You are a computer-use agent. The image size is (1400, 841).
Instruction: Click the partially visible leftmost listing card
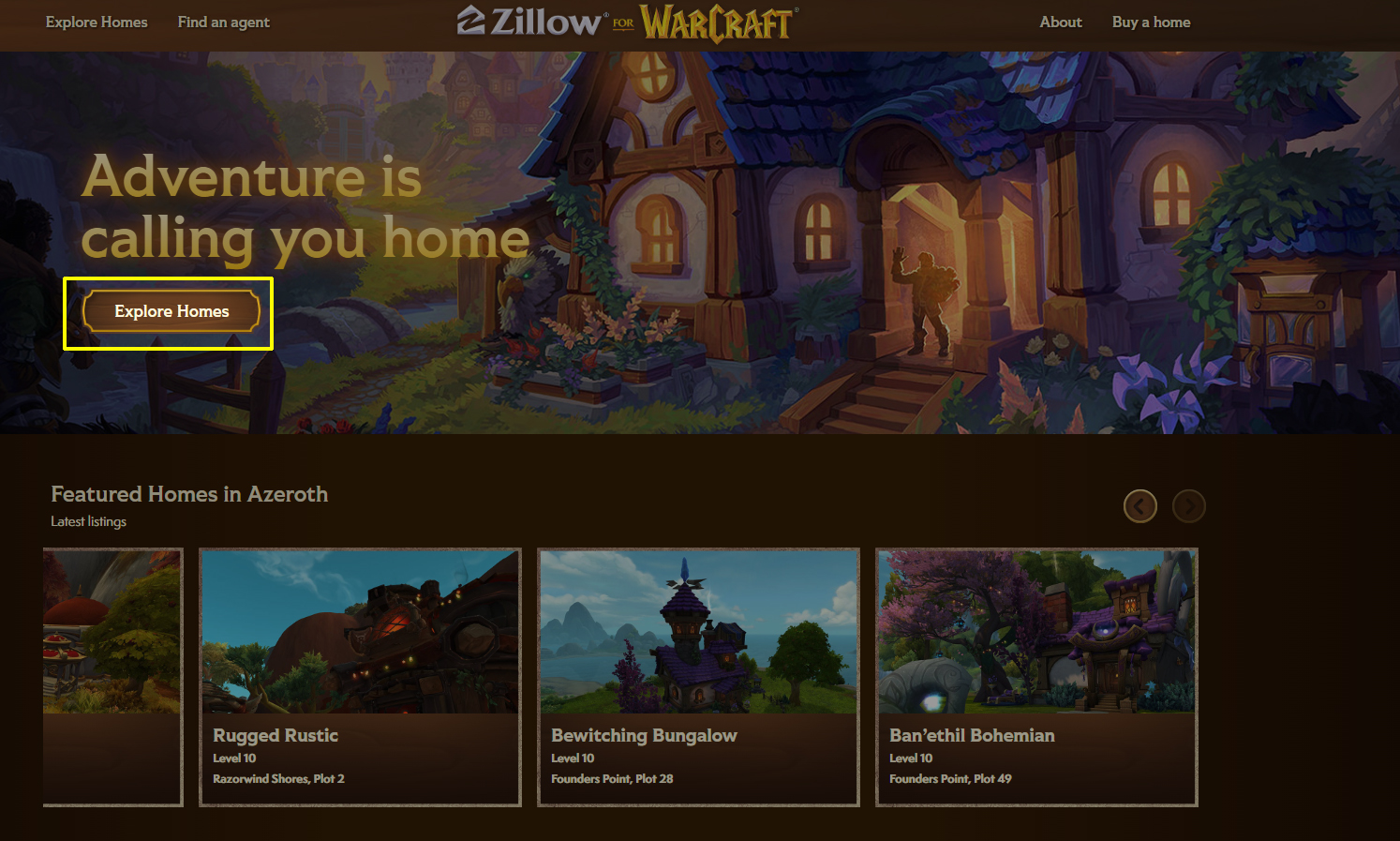(x=112, y=677)
